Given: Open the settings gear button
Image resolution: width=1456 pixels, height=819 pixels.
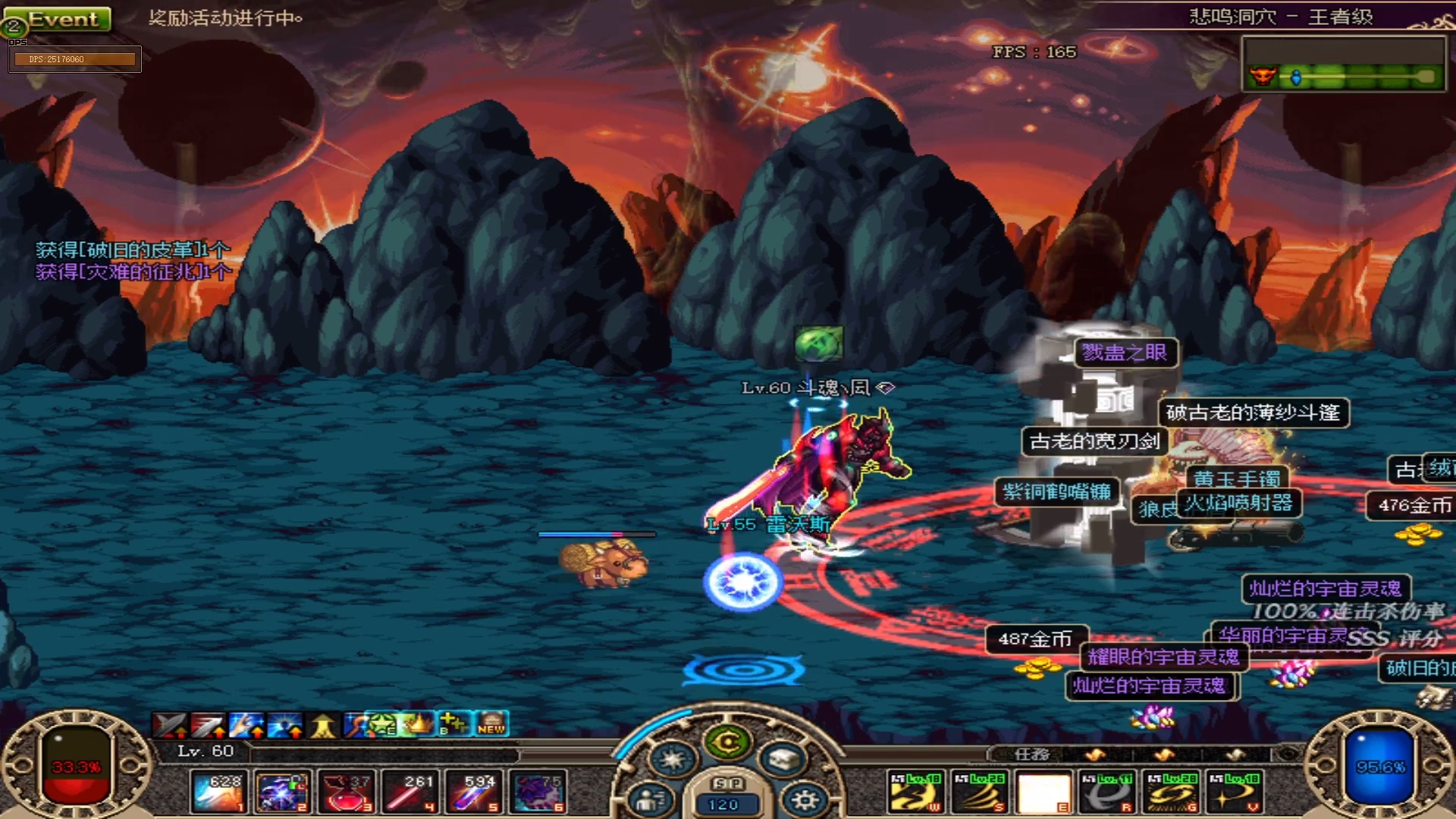Looking at the screenshot, I should pos(805,799).
